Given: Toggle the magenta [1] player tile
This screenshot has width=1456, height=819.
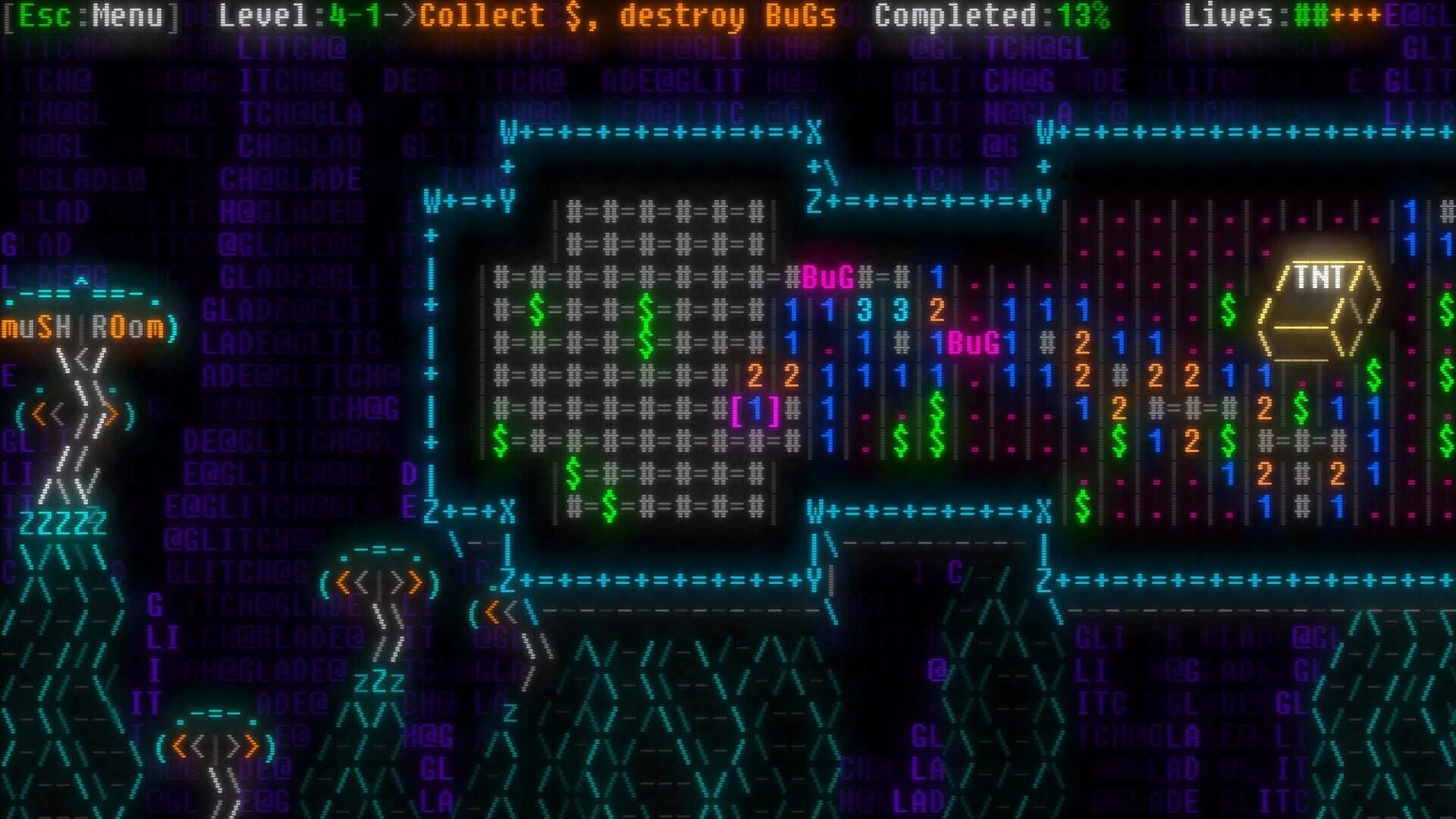Looking at the screenshot, I should point(755,409).
